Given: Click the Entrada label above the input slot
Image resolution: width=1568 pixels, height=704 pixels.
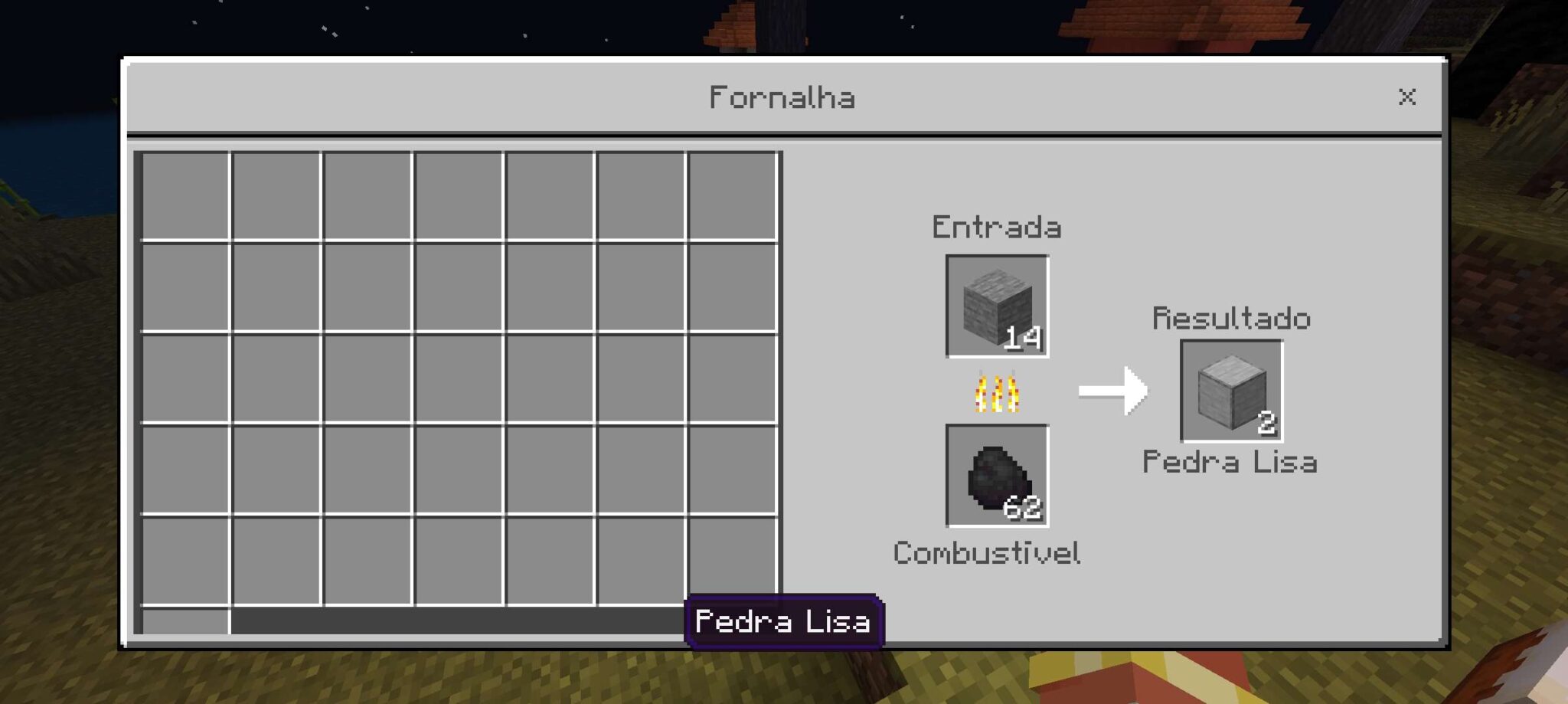Looking at the screenshot, I should pos(995,227).
